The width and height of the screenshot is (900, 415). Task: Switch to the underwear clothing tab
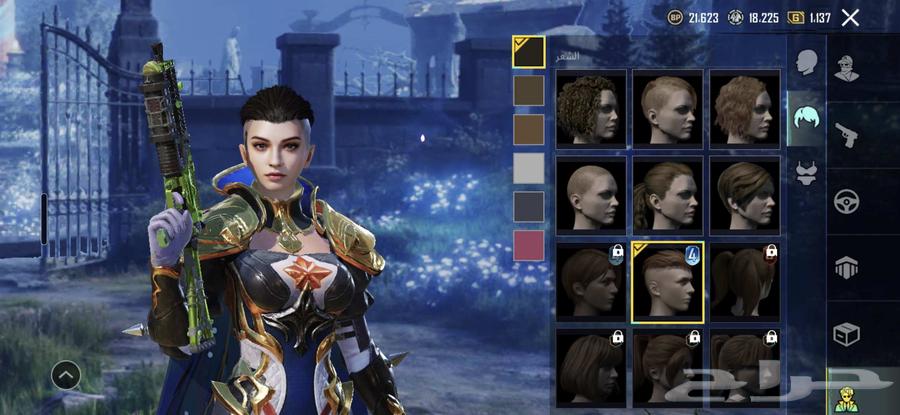[806, 174]
